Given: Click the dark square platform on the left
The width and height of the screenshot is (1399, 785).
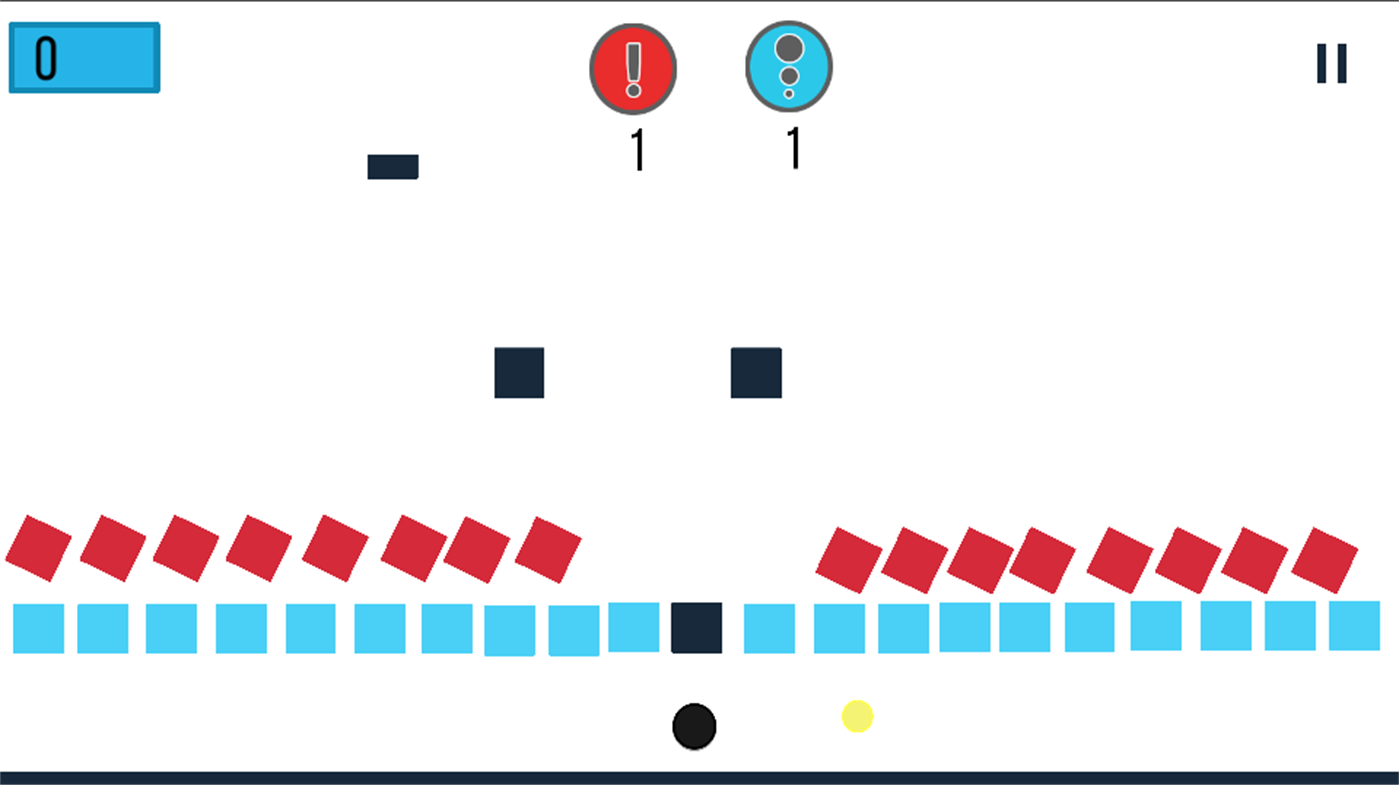Looking at the screenshot, I should point(519,374).
